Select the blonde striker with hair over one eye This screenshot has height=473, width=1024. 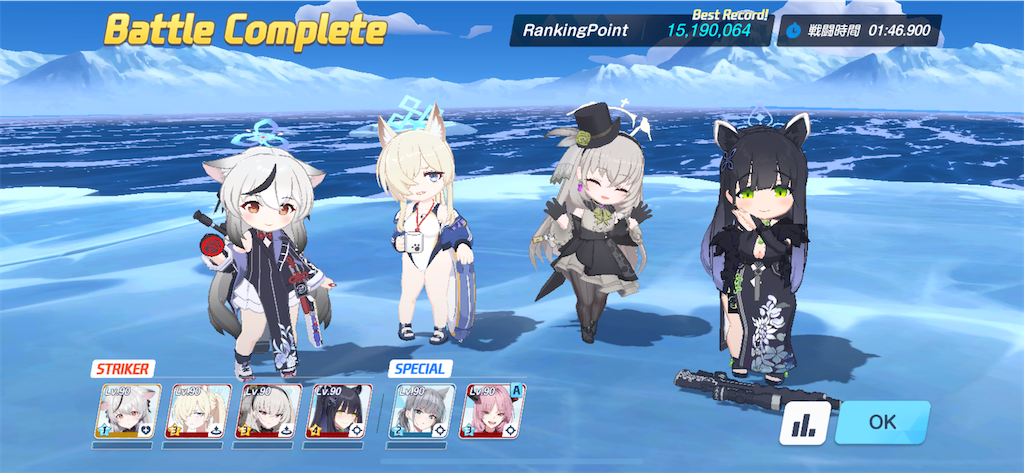[x=199, y=412]
